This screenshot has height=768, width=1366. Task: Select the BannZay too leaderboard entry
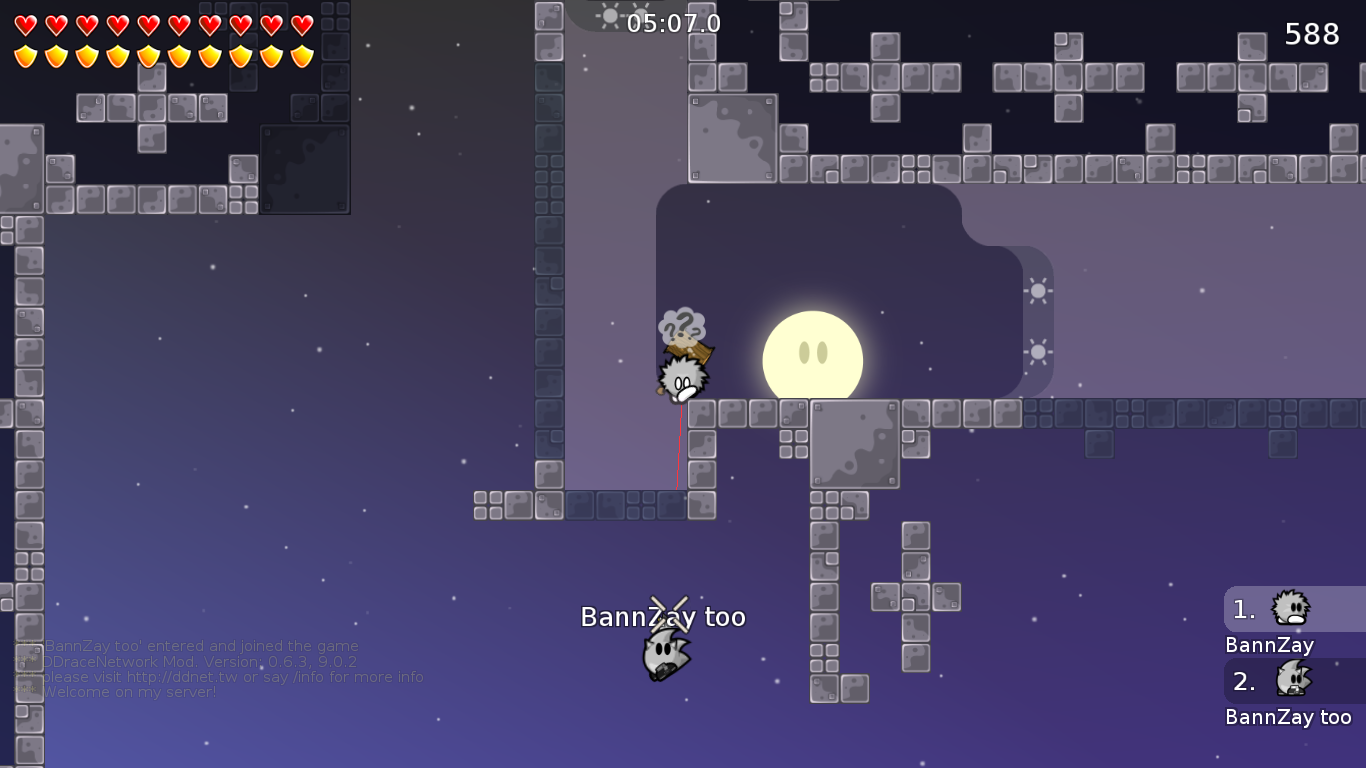coord(1290,716)
